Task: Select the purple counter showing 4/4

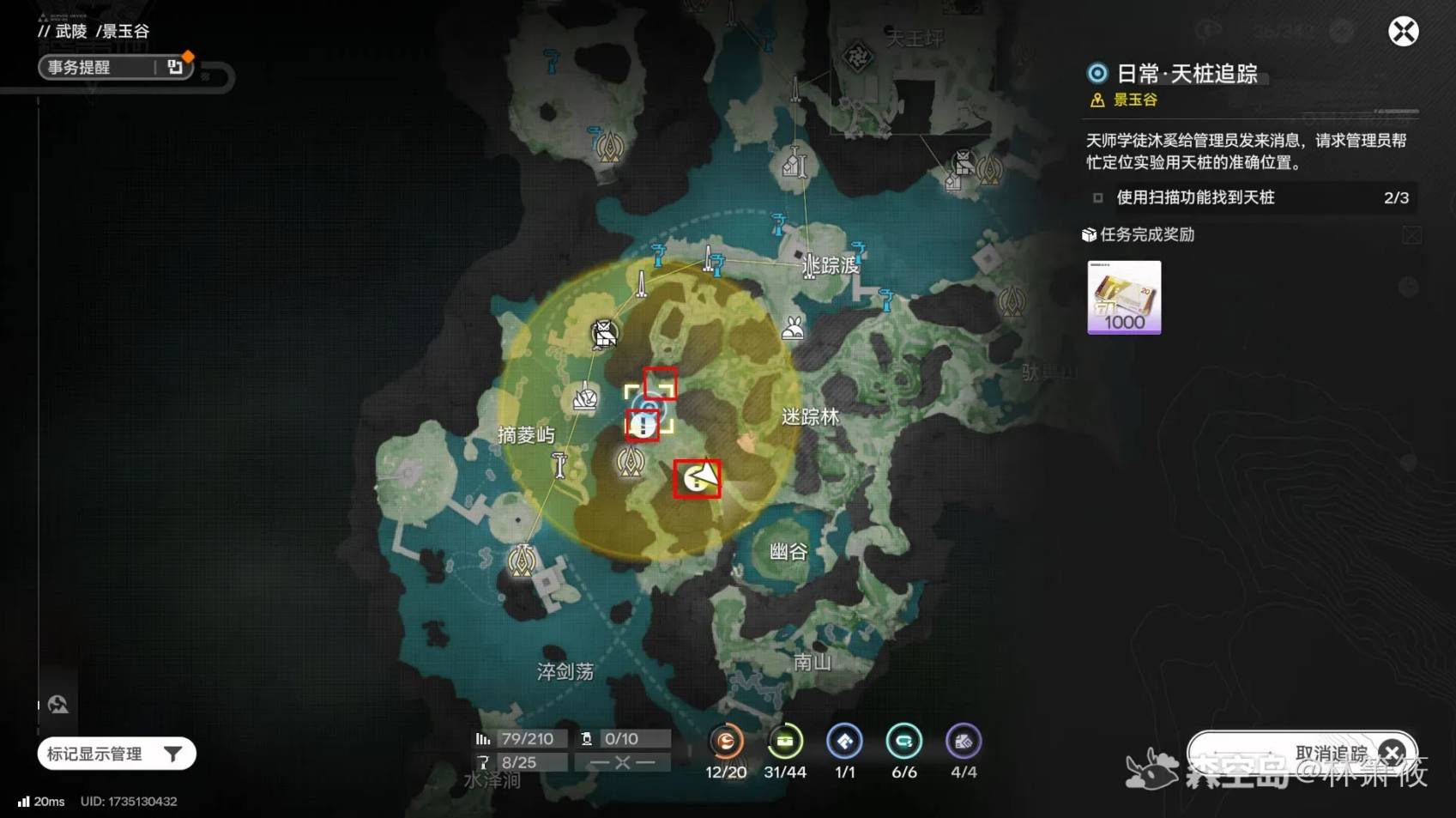Action: point(963,742)
